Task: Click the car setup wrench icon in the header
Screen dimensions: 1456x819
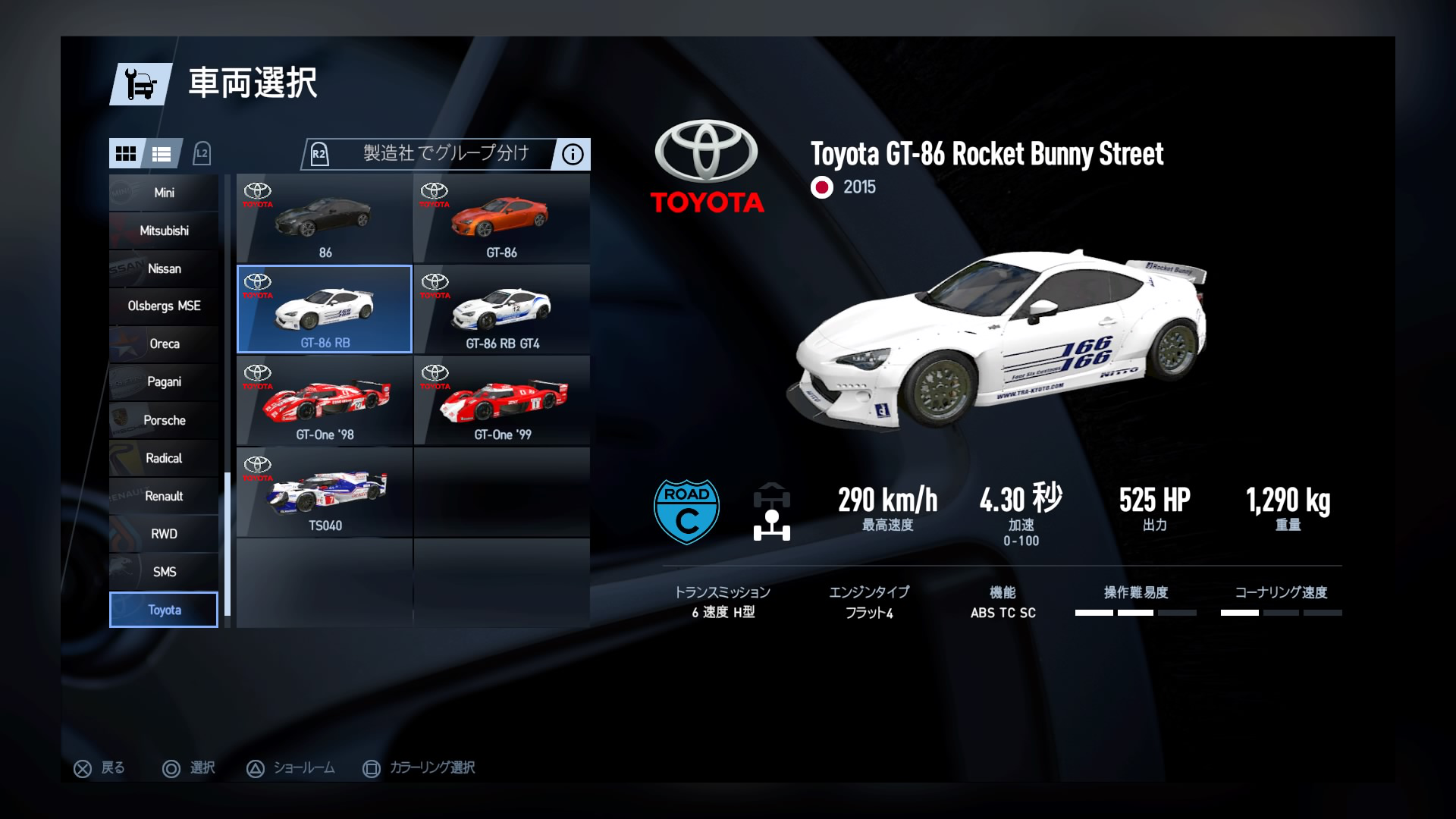Action: pos(139,83)
